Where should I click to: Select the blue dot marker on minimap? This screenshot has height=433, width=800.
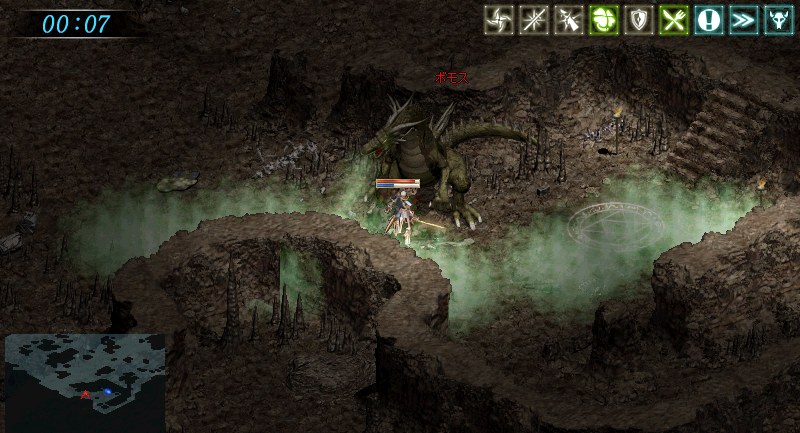coord(107,391)
